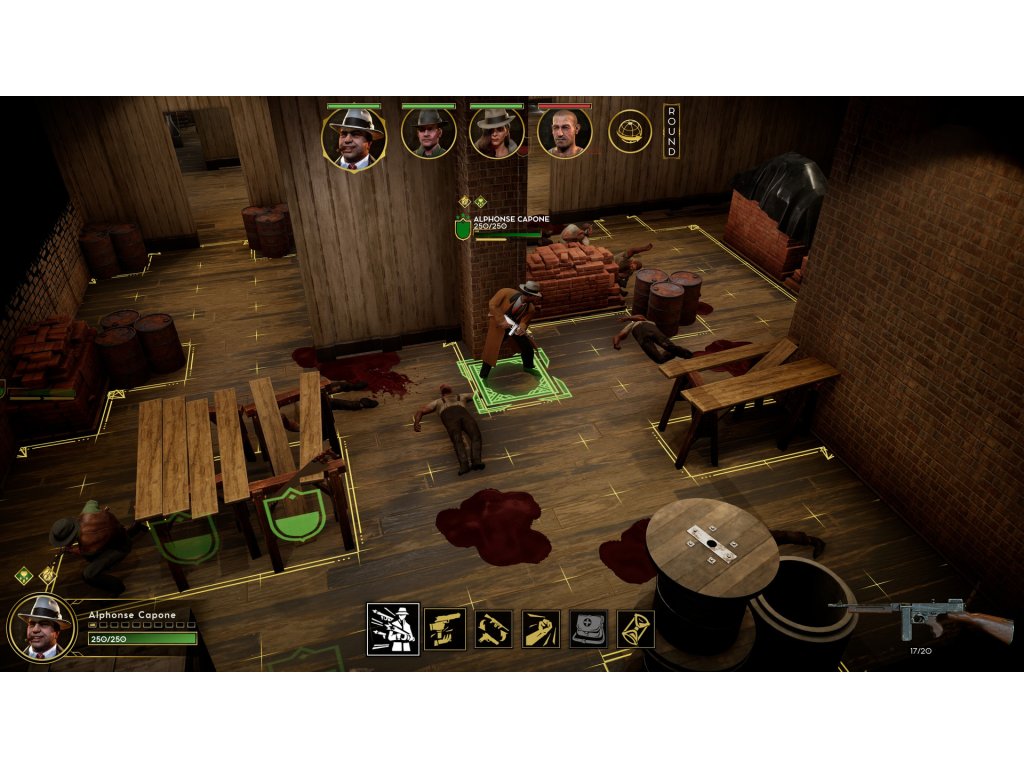This screenshot has height=768, width=1024.
Task: Use the medical bag item
Action: pos(588,629)
